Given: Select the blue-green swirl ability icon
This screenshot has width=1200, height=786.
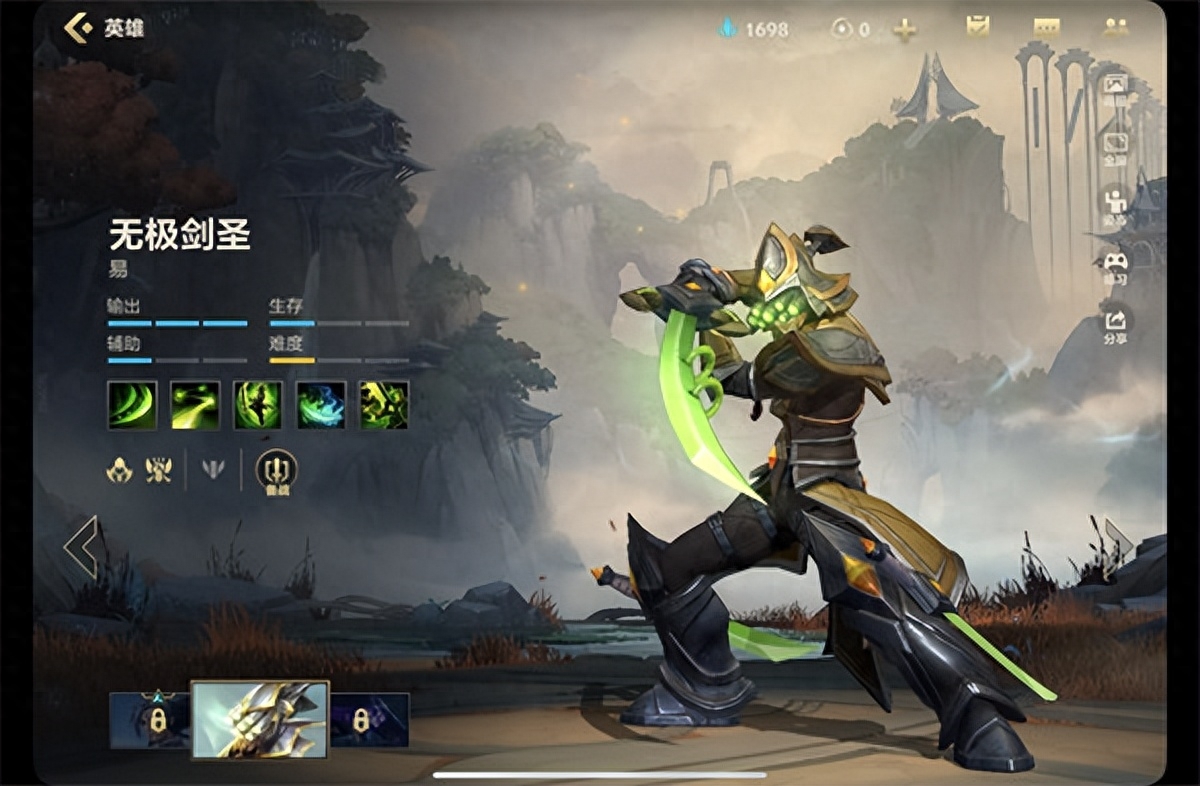Looking at the screenshot, I should pos(321,405).
